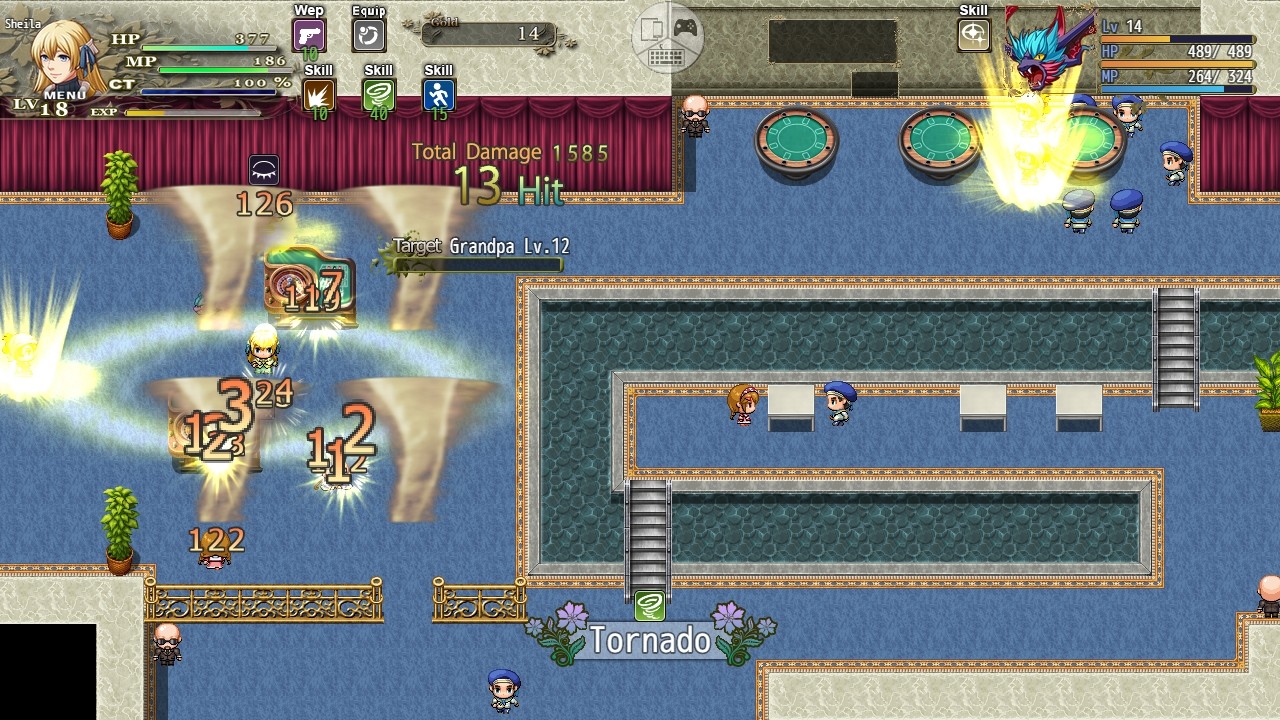Activate the blue Dash Skill
This screenshot has height=720, width=1280.
click(x=437, y=93)
